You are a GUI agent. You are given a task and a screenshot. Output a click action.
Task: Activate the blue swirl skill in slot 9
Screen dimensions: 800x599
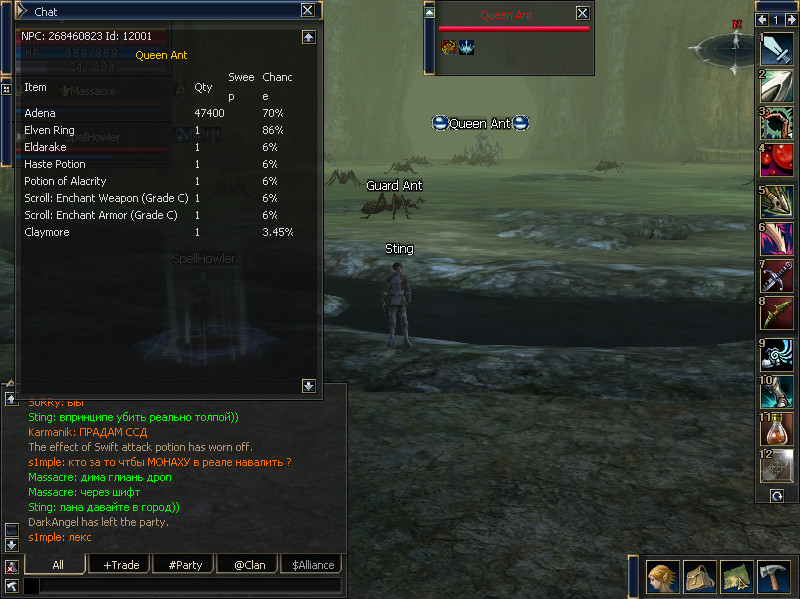pos(777,354)
